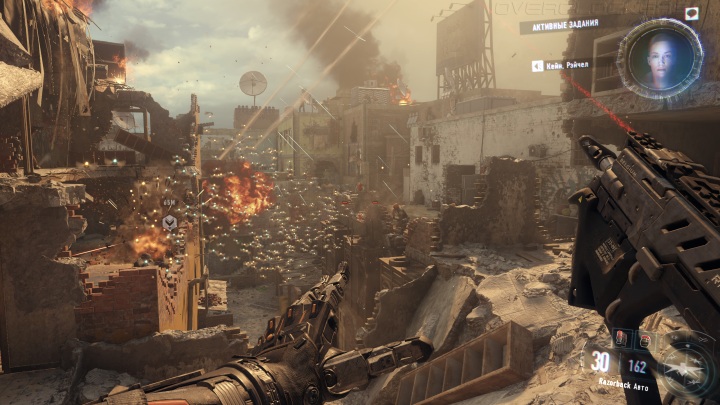Click Rachel Kane's circular comms portrait

coord(659,58)
